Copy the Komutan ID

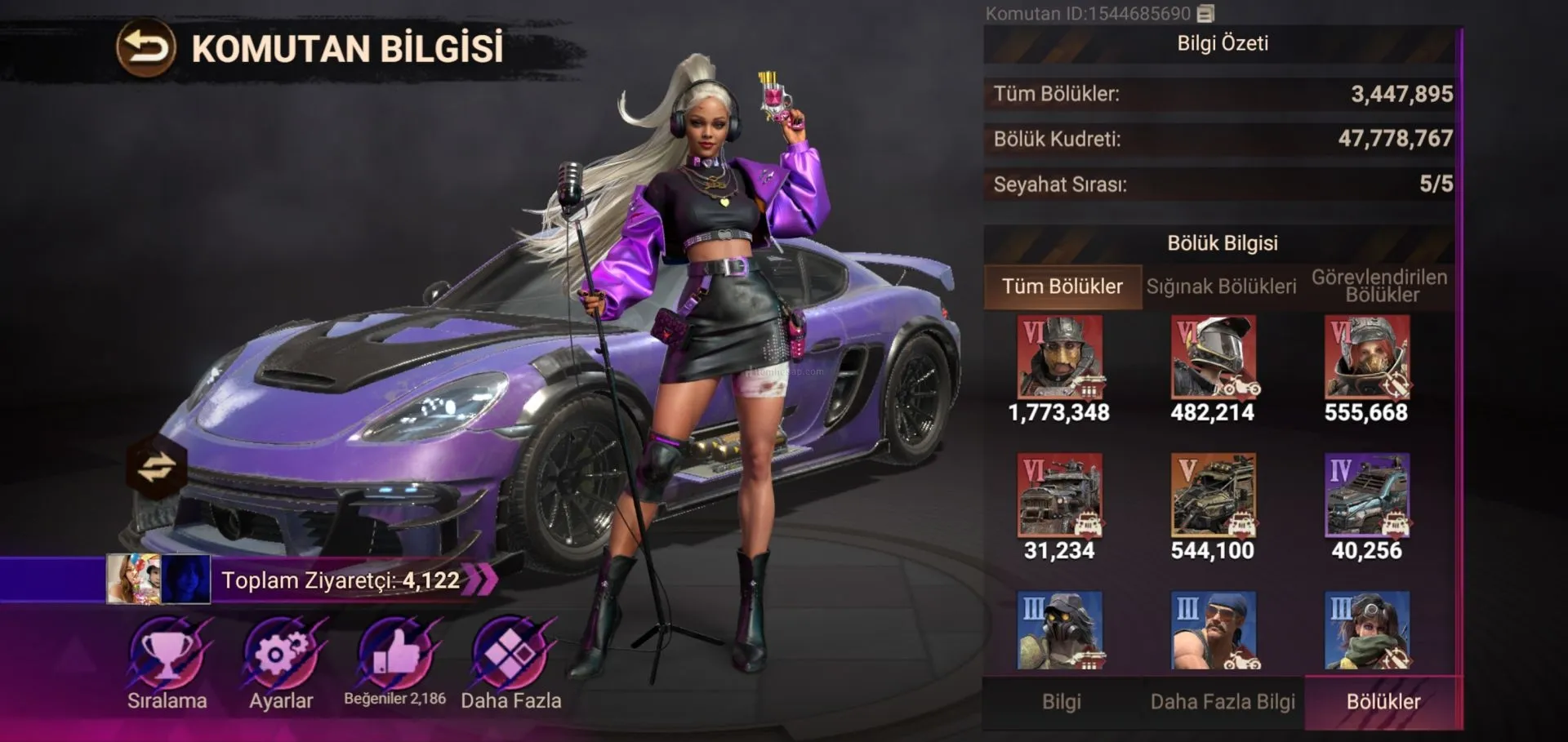[x=1205, y=14]
